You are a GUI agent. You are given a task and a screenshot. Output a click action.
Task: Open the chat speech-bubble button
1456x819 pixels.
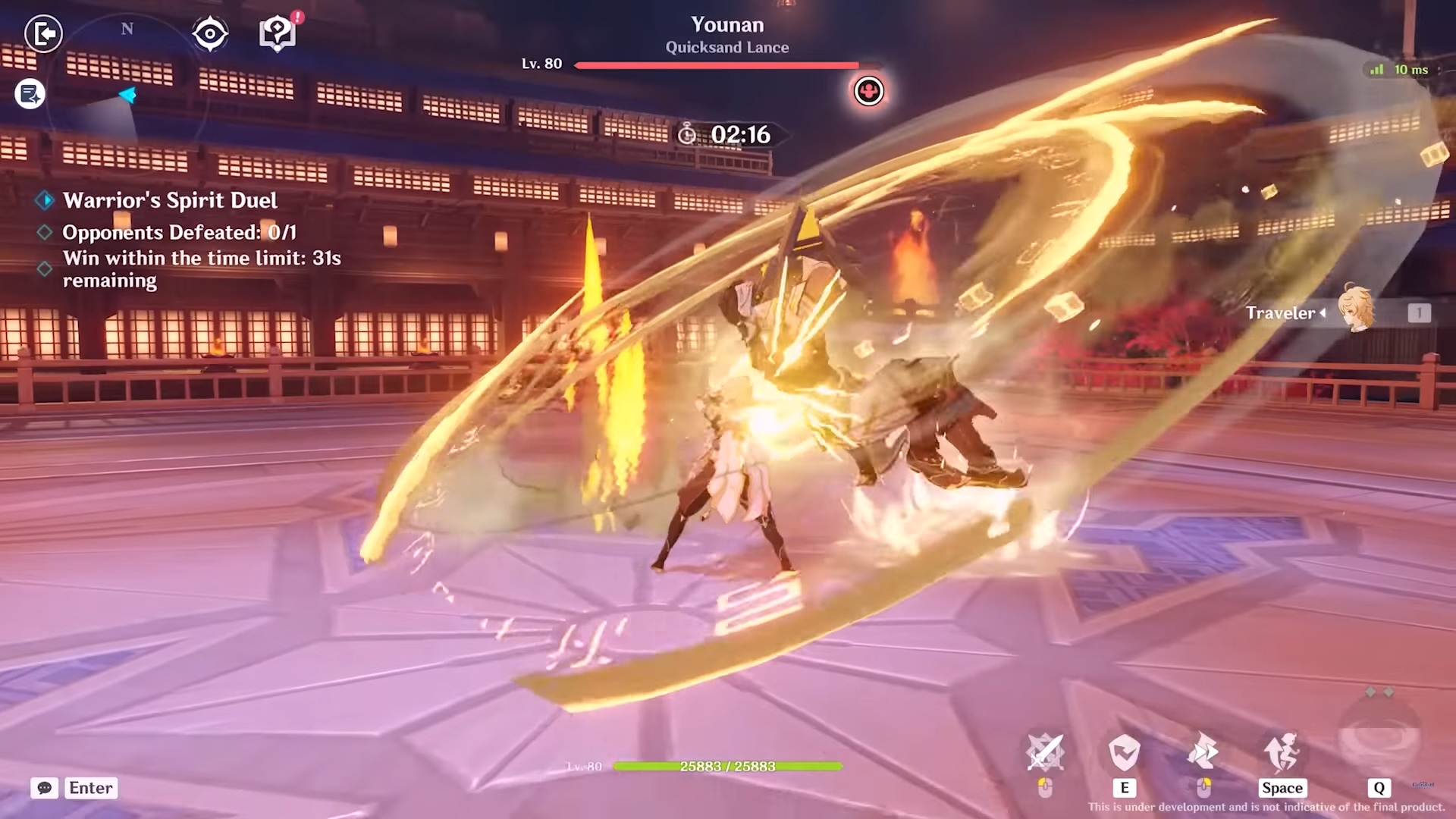[45, 788]
